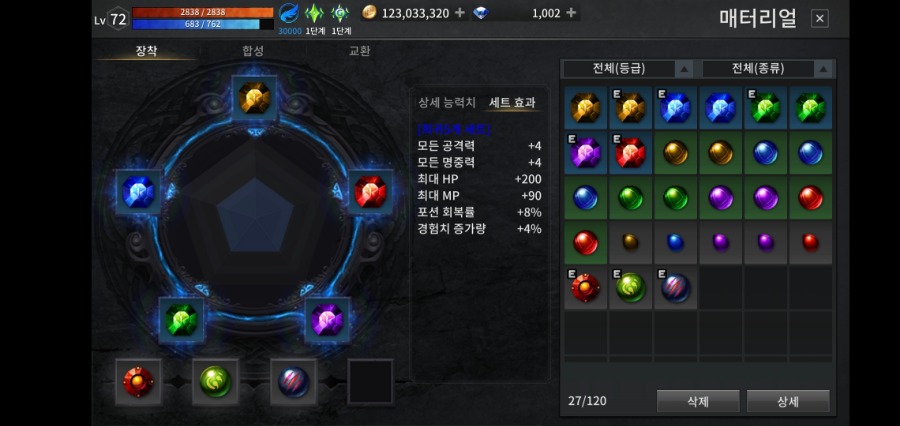Add diamonds with the plus button
The height and width of the screenshot is (426, 900).
pyautogui.click(x=571, y=13)
